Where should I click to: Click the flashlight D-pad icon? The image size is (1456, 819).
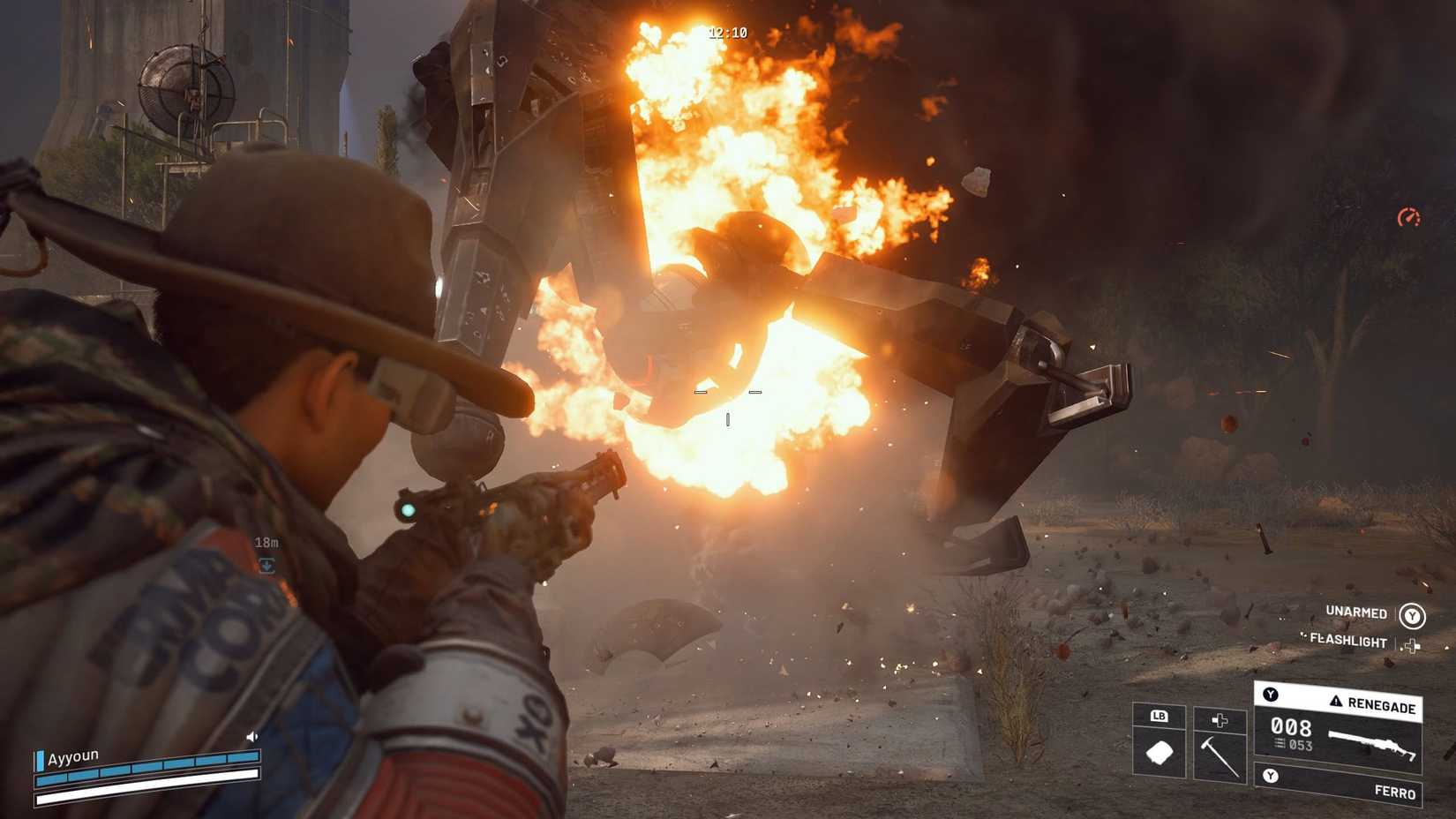[x=1413, y=645]
